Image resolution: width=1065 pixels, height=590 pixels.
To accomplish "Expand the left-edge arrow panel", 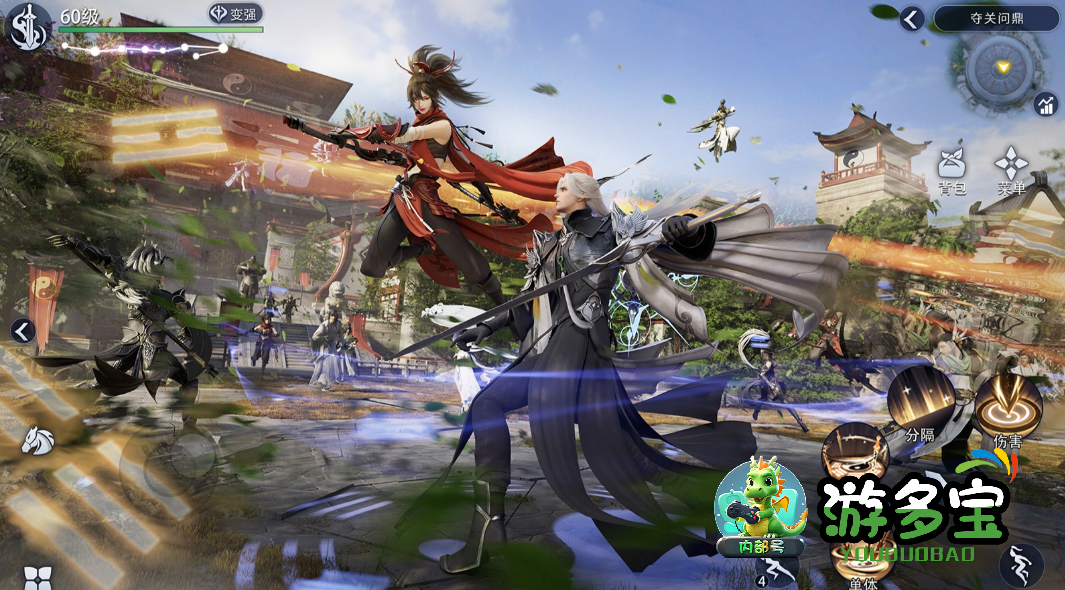I will click(22, 331).
